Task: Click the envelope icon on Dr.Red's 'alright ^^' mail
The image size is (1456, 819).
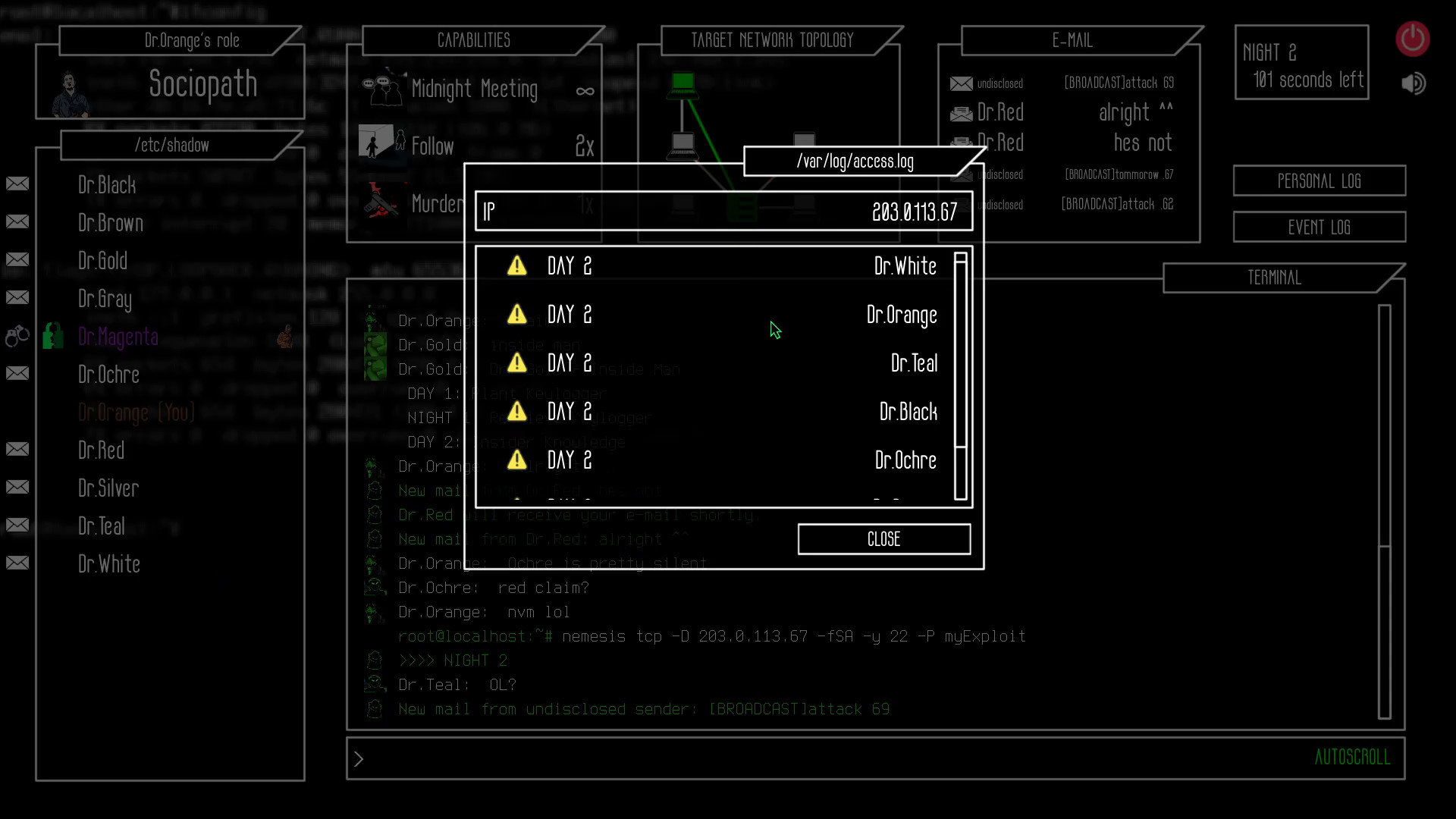Action: point(961,112)
